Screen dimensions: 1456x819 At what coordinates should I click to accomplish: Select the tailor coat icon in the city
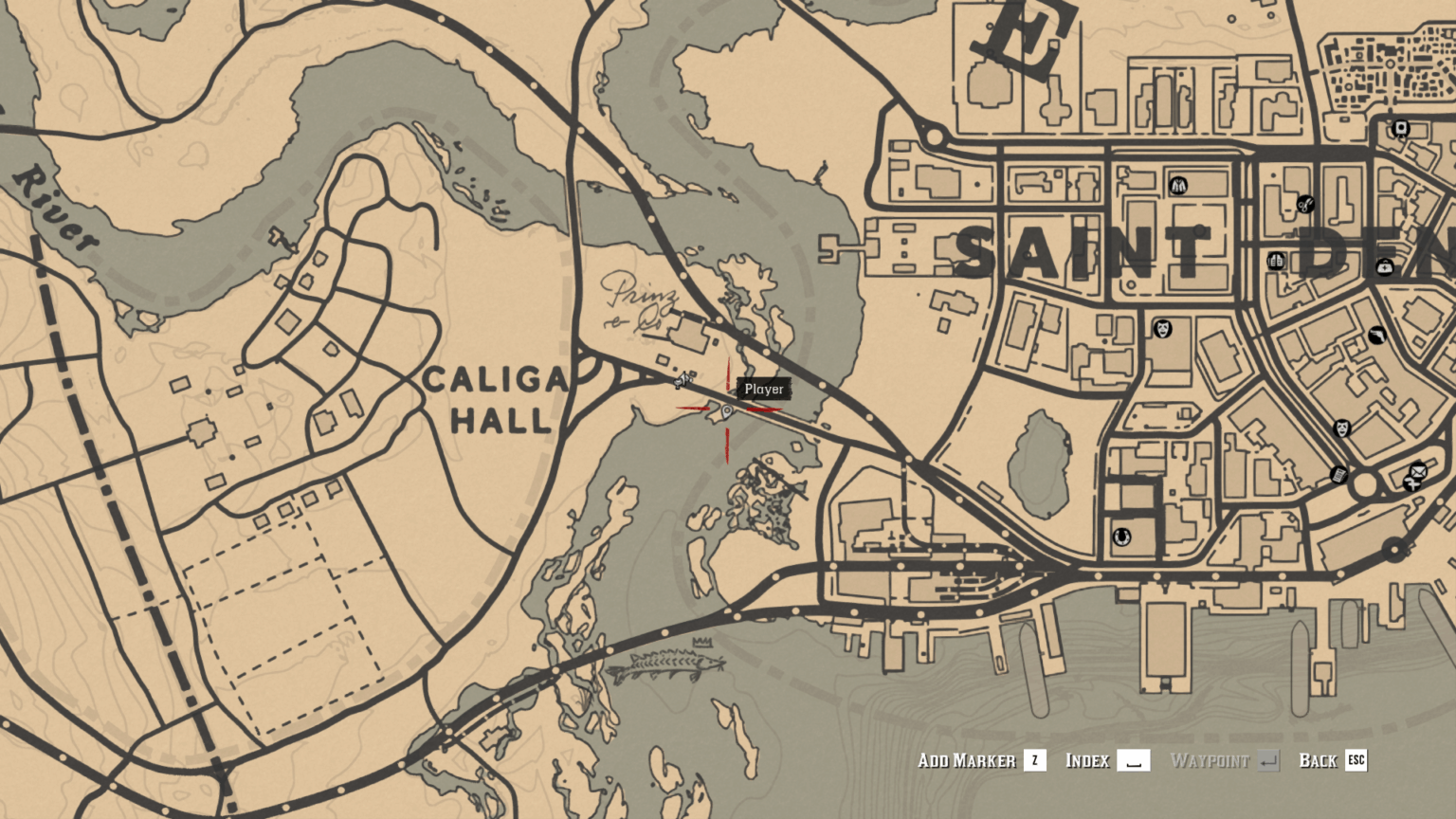(x=1178, y=185)
